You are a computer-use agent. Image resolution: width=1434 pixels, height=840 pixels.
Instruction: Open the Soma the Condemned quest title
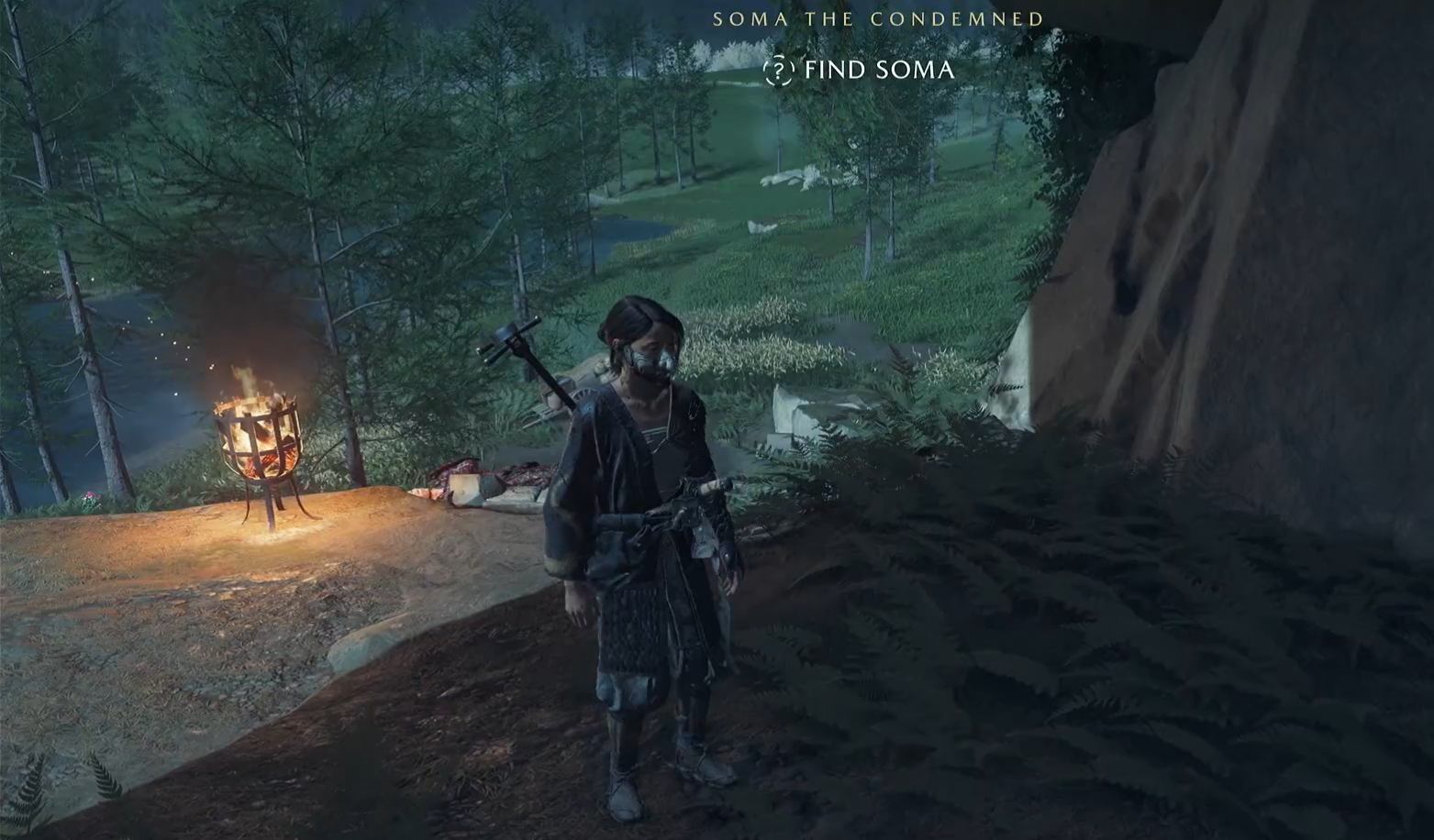[878, 18]
